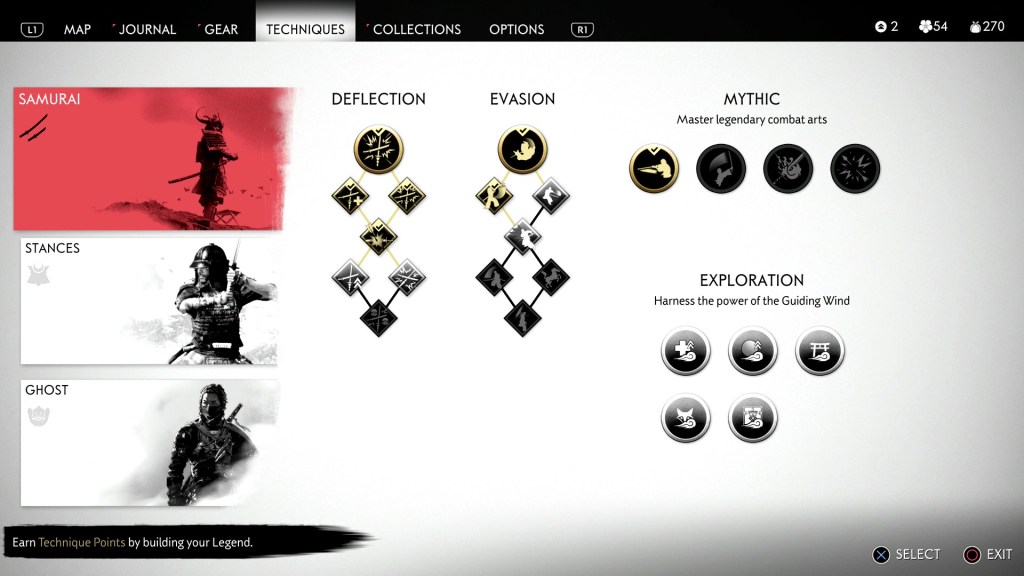Select the Mythic warrior-with-banner technique

click(x=721, y=168)
